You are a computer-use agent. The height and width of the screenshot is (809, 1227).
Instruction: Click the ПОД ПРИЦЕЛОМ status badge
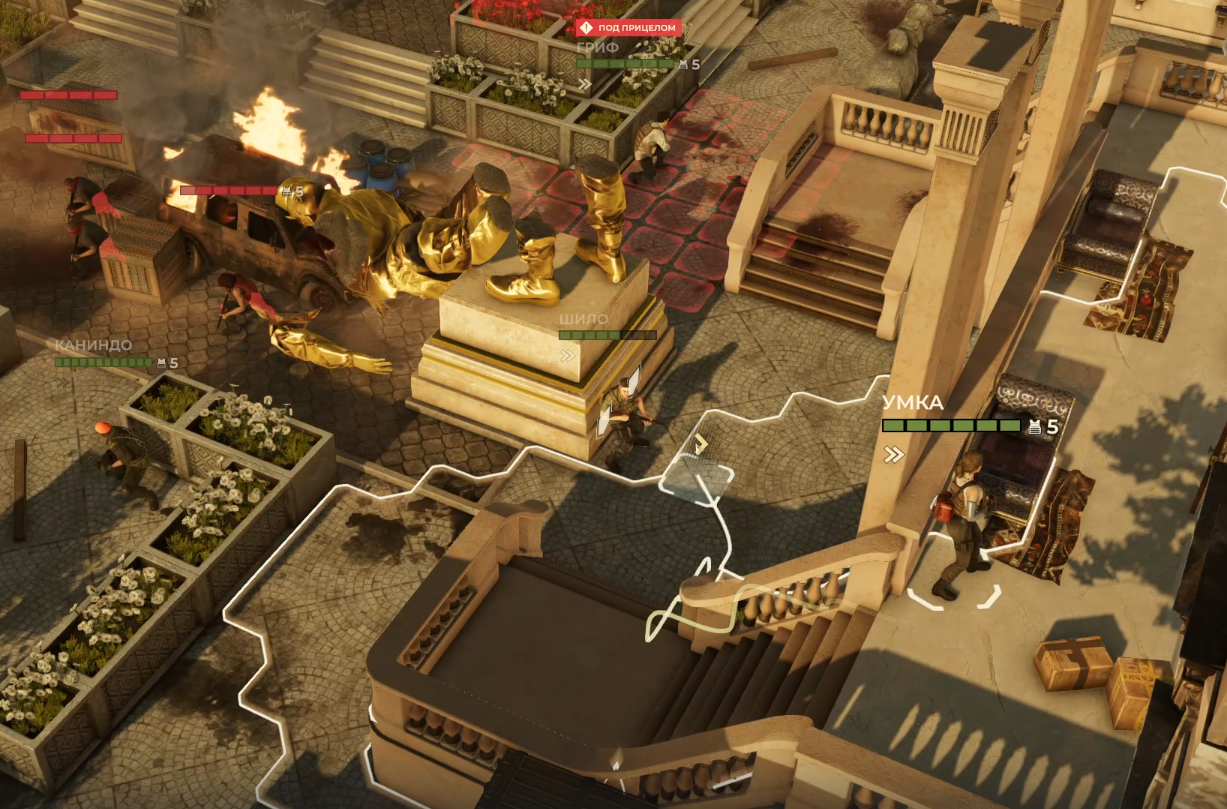629,27
